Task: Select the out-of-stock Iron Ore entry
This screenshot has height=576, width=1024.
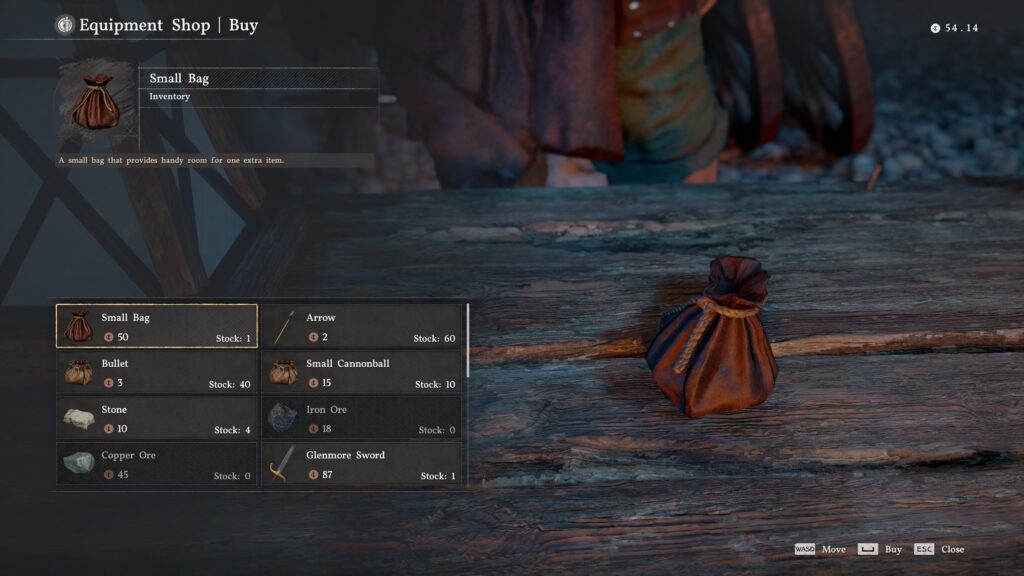Action: (362, 418)
